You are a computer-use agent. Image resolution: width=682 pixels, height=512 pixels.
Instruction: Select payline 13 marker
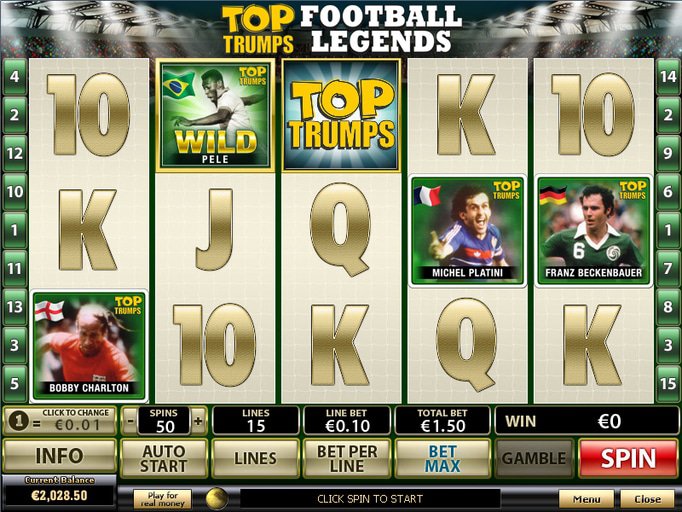14,307
